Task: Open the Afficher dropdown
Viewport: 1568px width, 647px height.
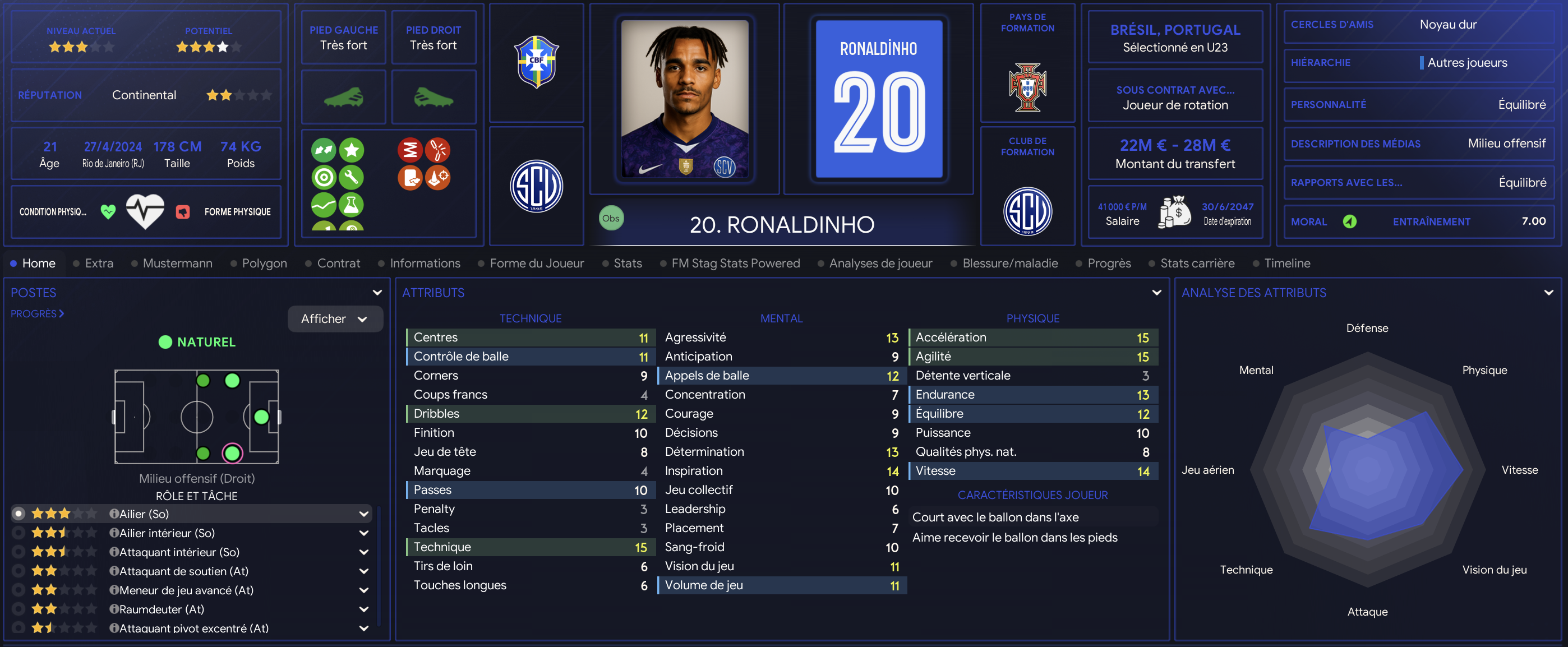Action: pos(335,319)
